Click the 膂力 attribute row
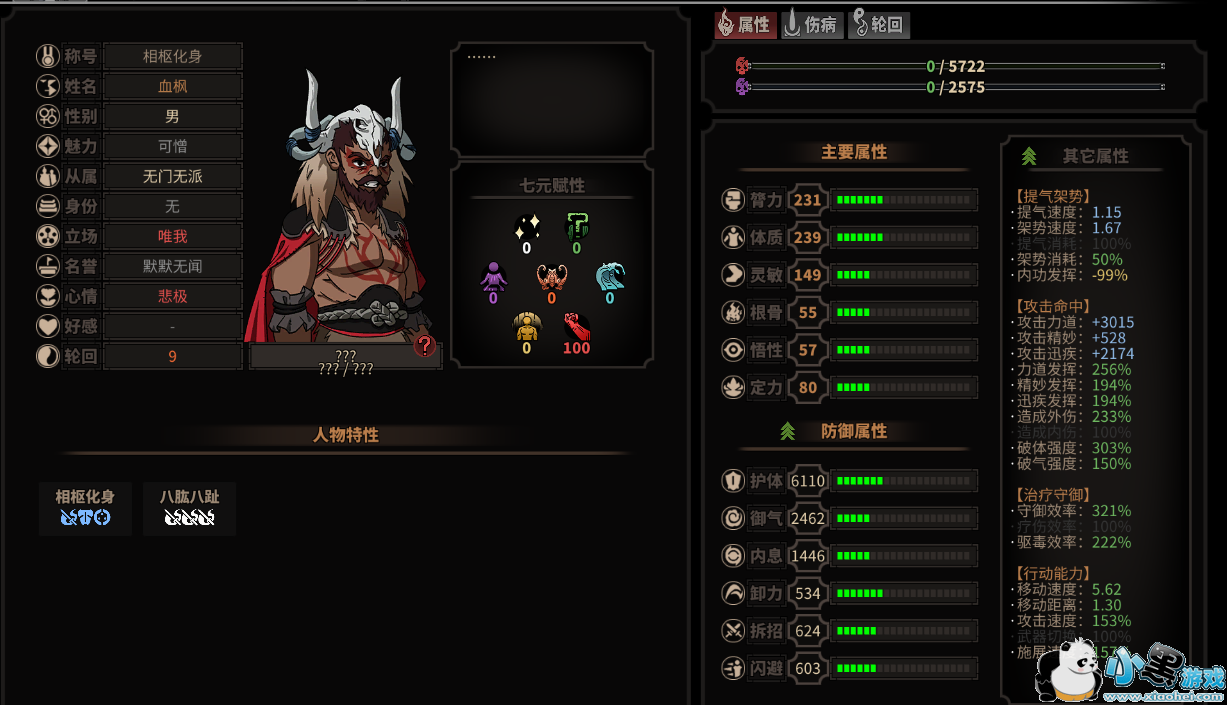1227x705 pixels. click(x=848, y=200)
